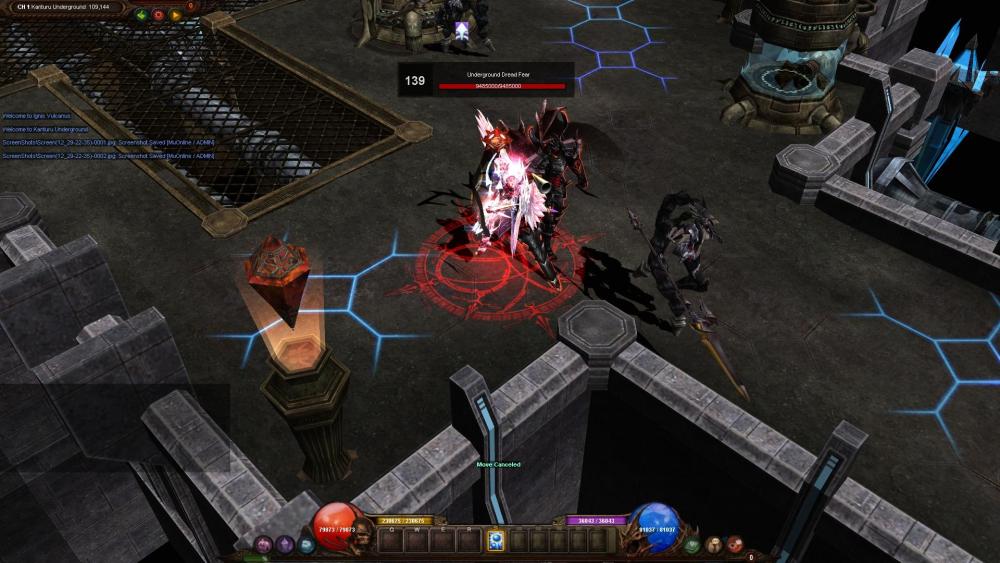The width and height of the screenshot is (1000, 563).
Task: Open the green round menu icon beside mana orb
Action: click(x=692, y=545)
